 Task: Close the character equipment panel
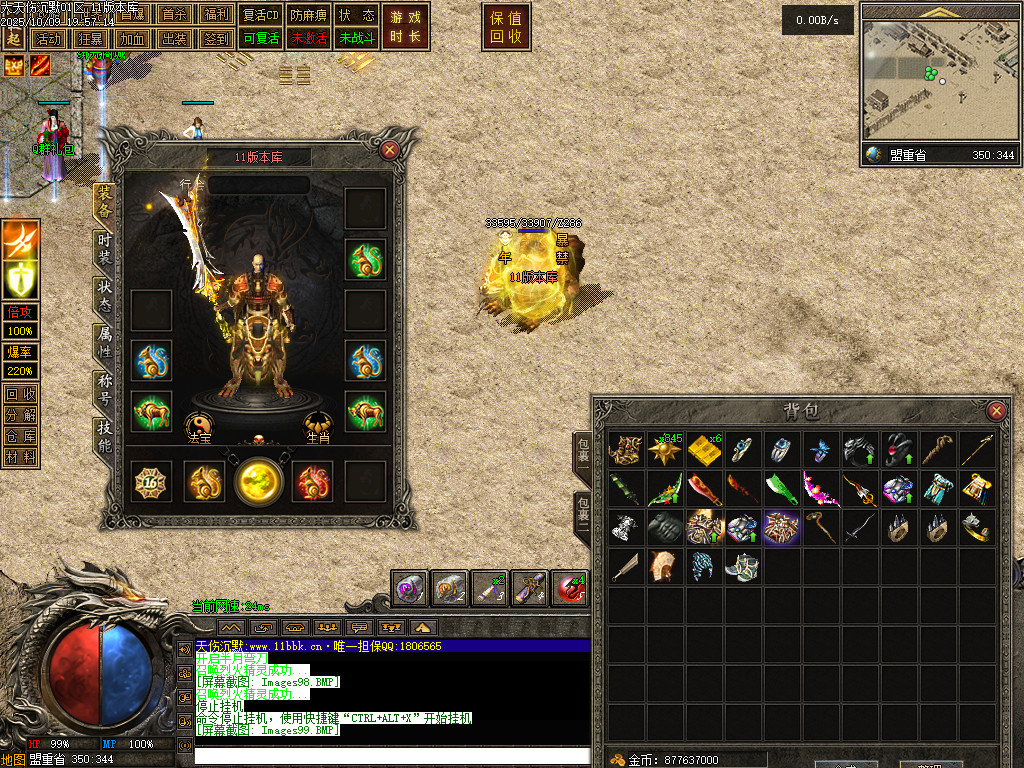[x=390, y=150]
